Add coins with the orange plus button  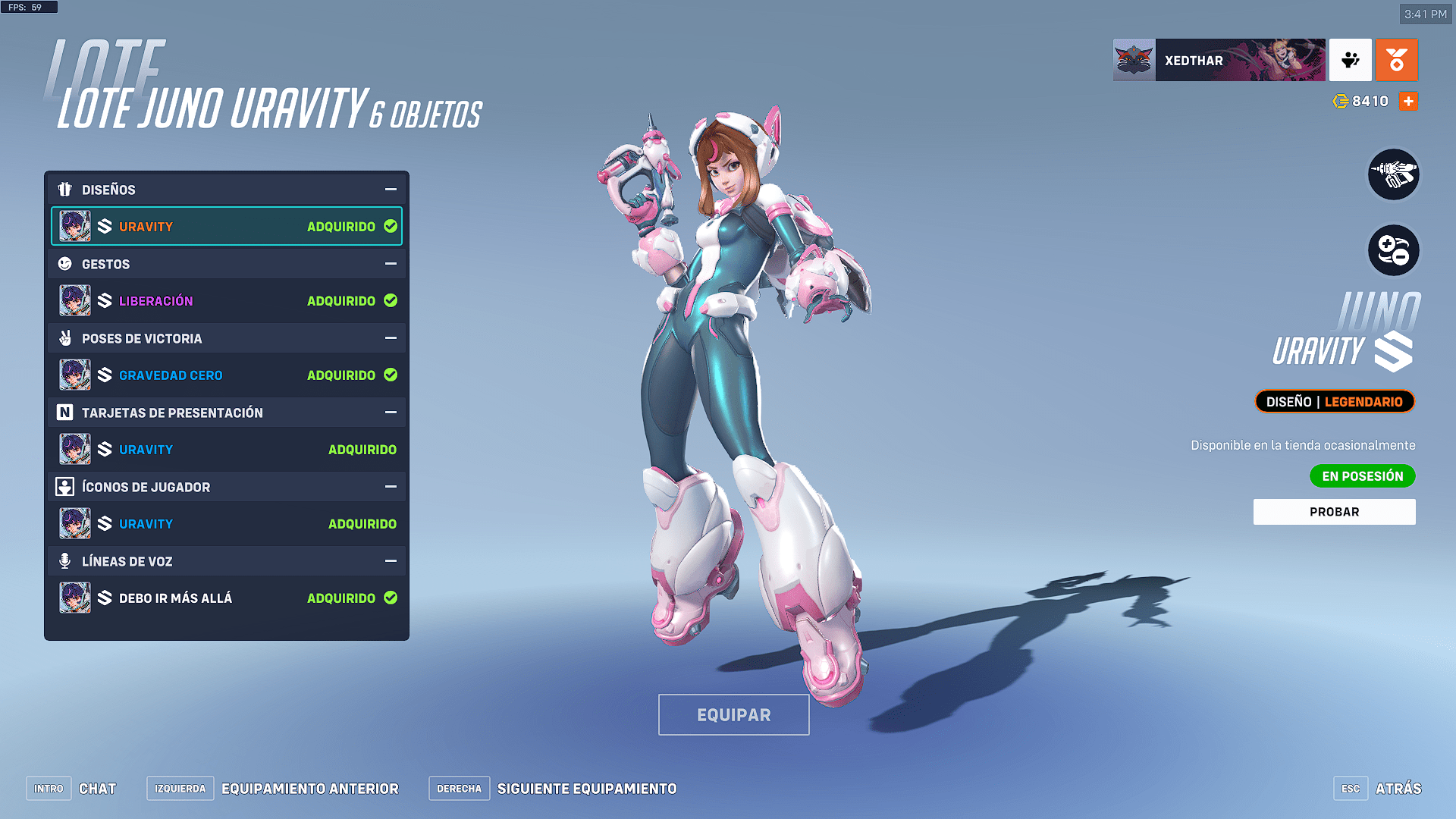click(1408, 101)
